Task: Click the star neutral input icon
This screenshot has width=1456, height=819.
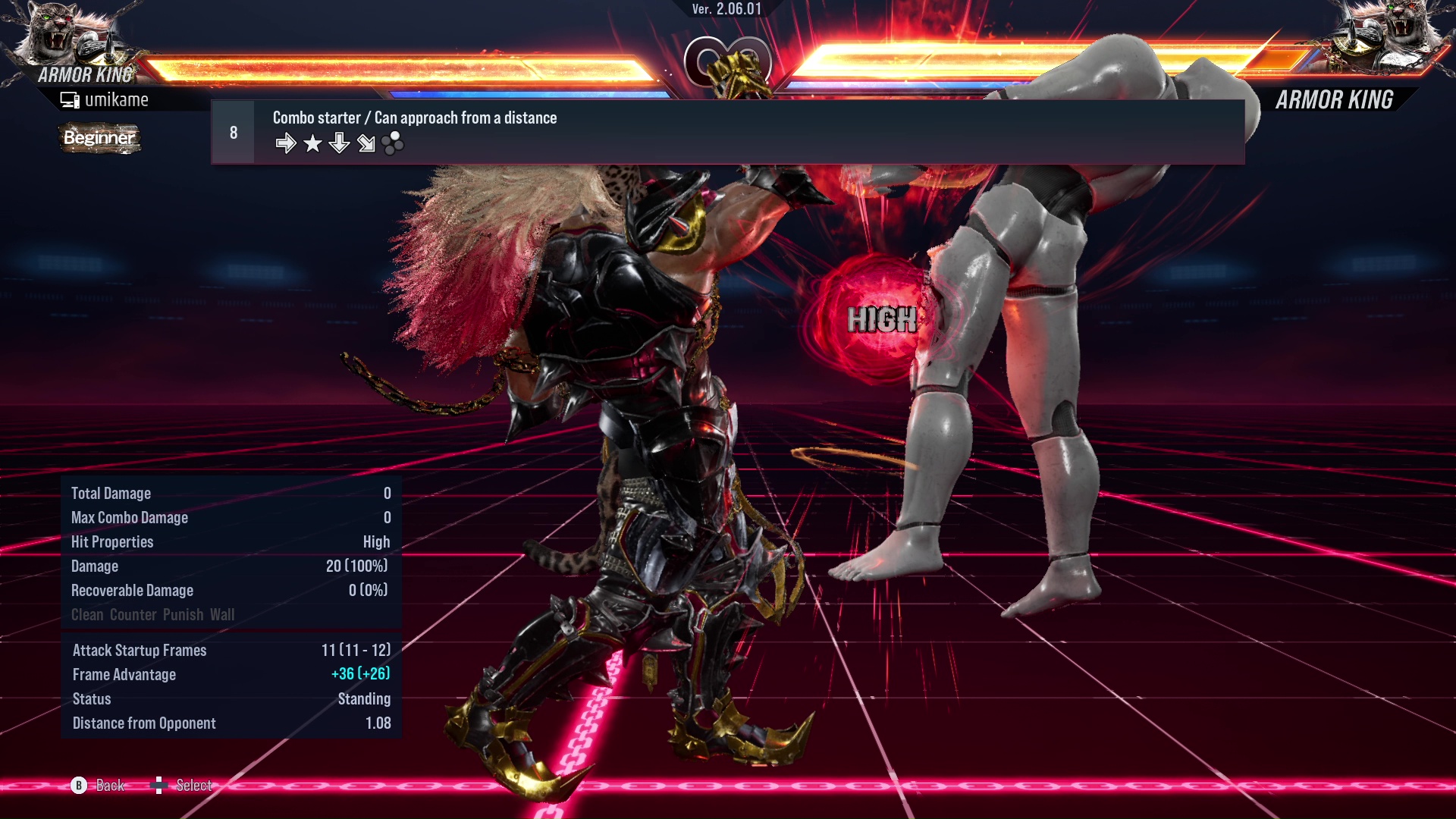Action: click(x=312, y=142)
